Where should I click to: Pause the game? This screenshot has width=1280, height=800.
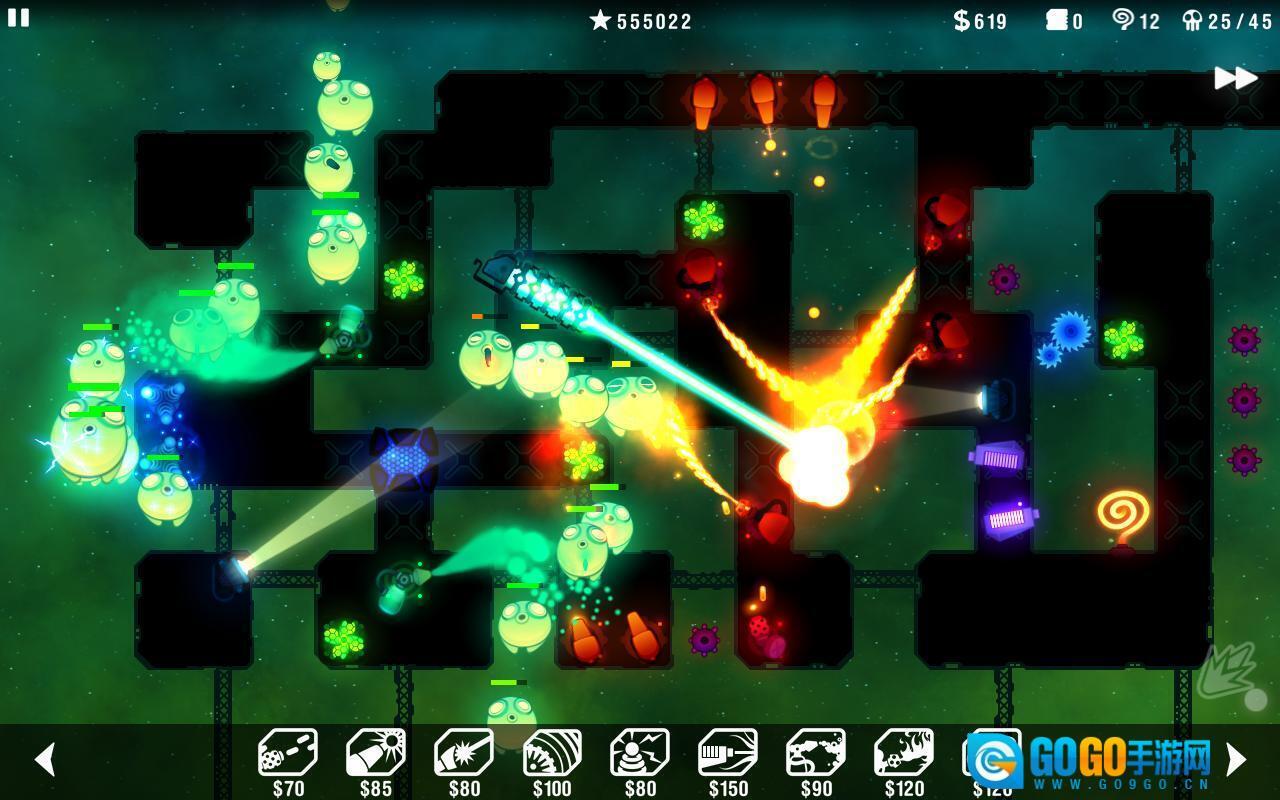point(19,17)
